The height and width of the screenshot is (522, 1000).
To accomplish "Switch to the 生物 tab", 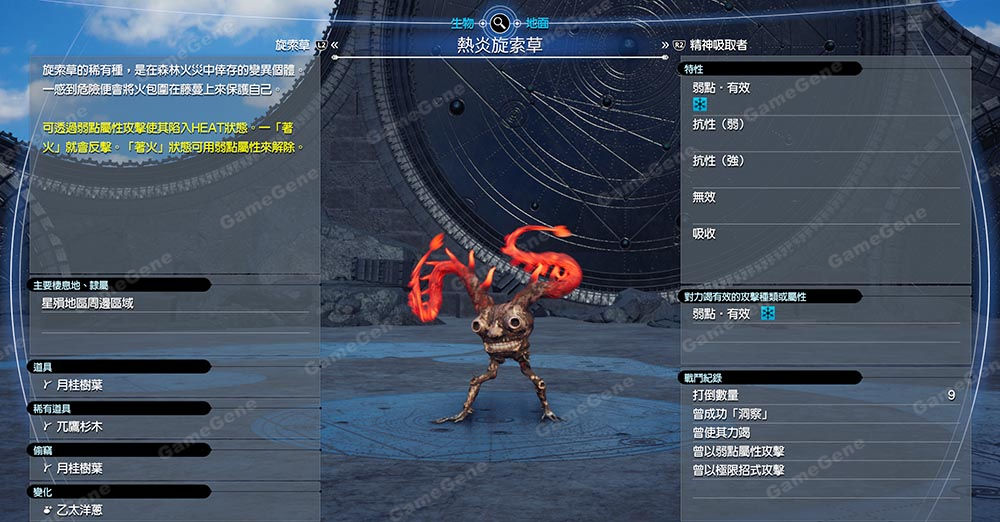I will [460, 21].
